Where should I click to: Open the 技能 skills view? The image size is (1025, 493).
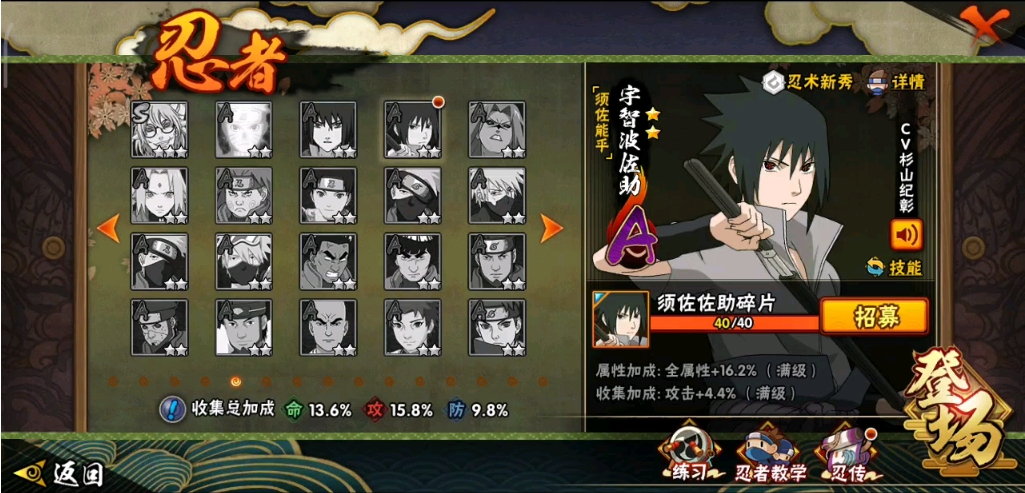point(894,267)
